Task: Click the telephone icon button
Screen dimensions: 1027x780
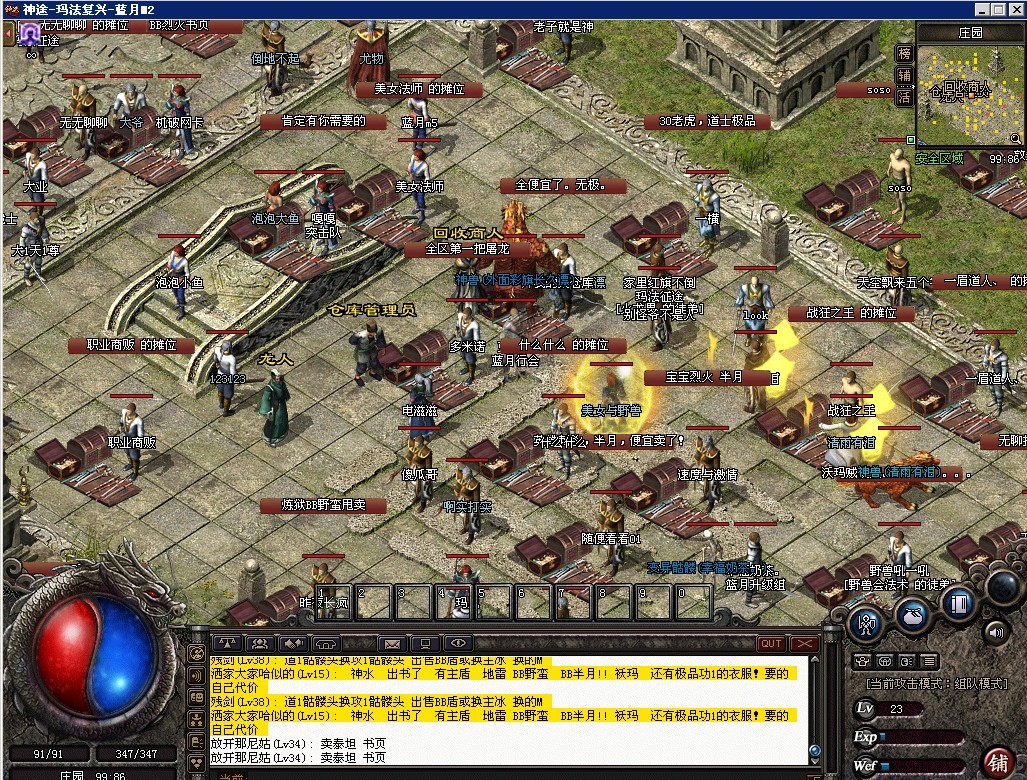Action: click(326, 643)
